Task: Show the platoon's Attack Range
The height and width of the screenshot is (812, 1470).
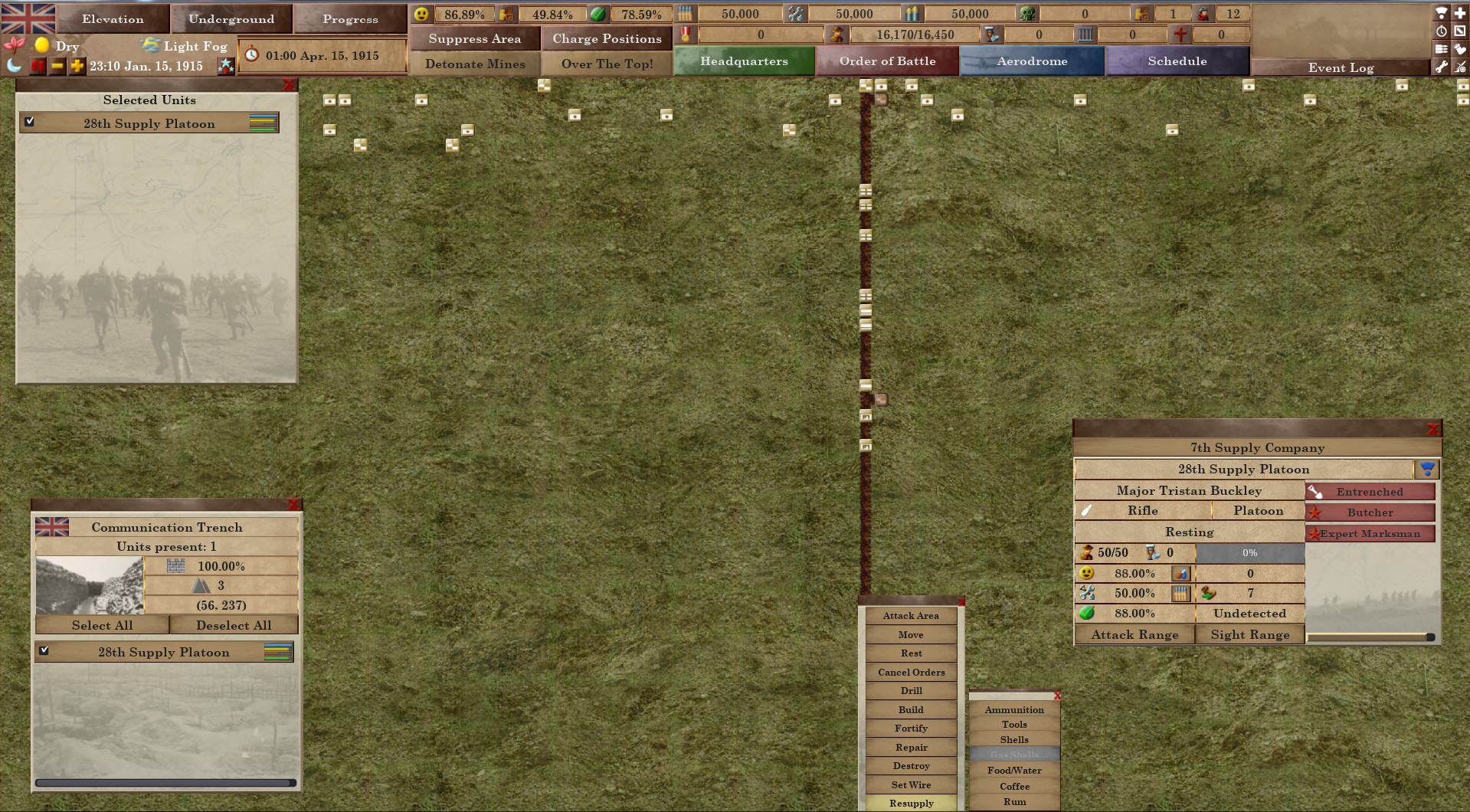Action: [1134, 634]
